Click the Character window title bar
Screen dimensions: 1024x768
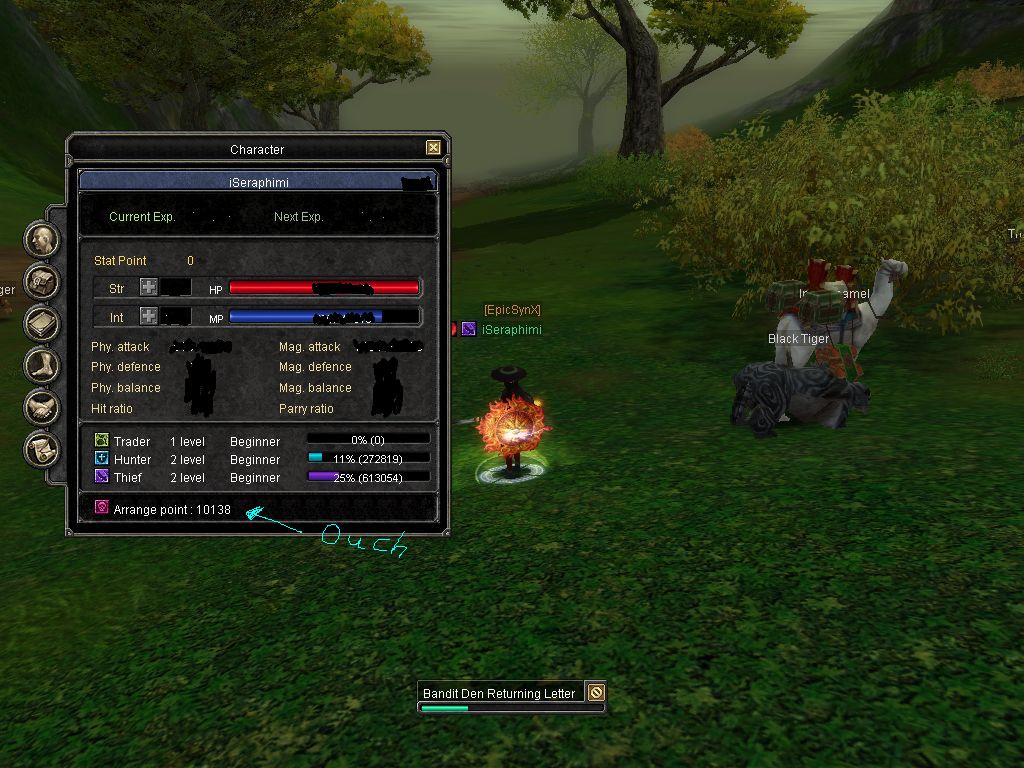pyautogui.click(x=257, y=149)
